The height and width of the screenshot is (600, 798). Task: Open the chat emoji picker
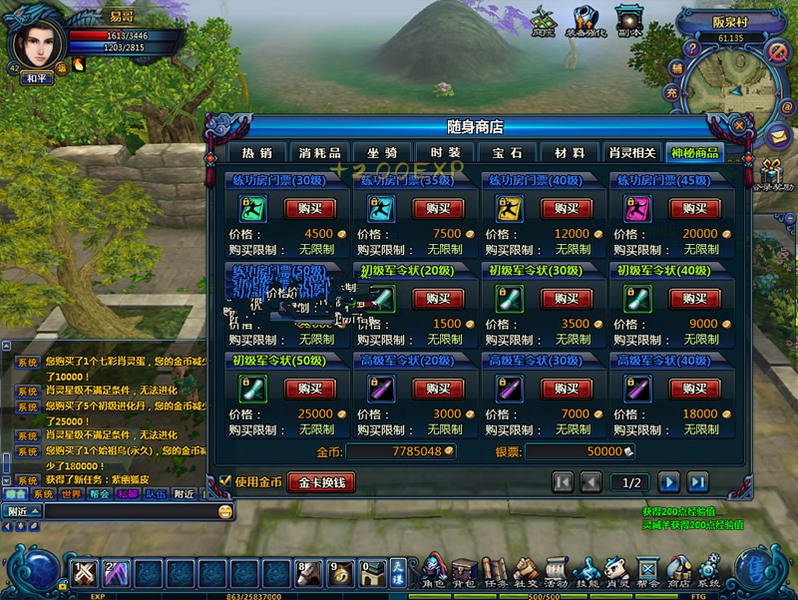(225, 511)
